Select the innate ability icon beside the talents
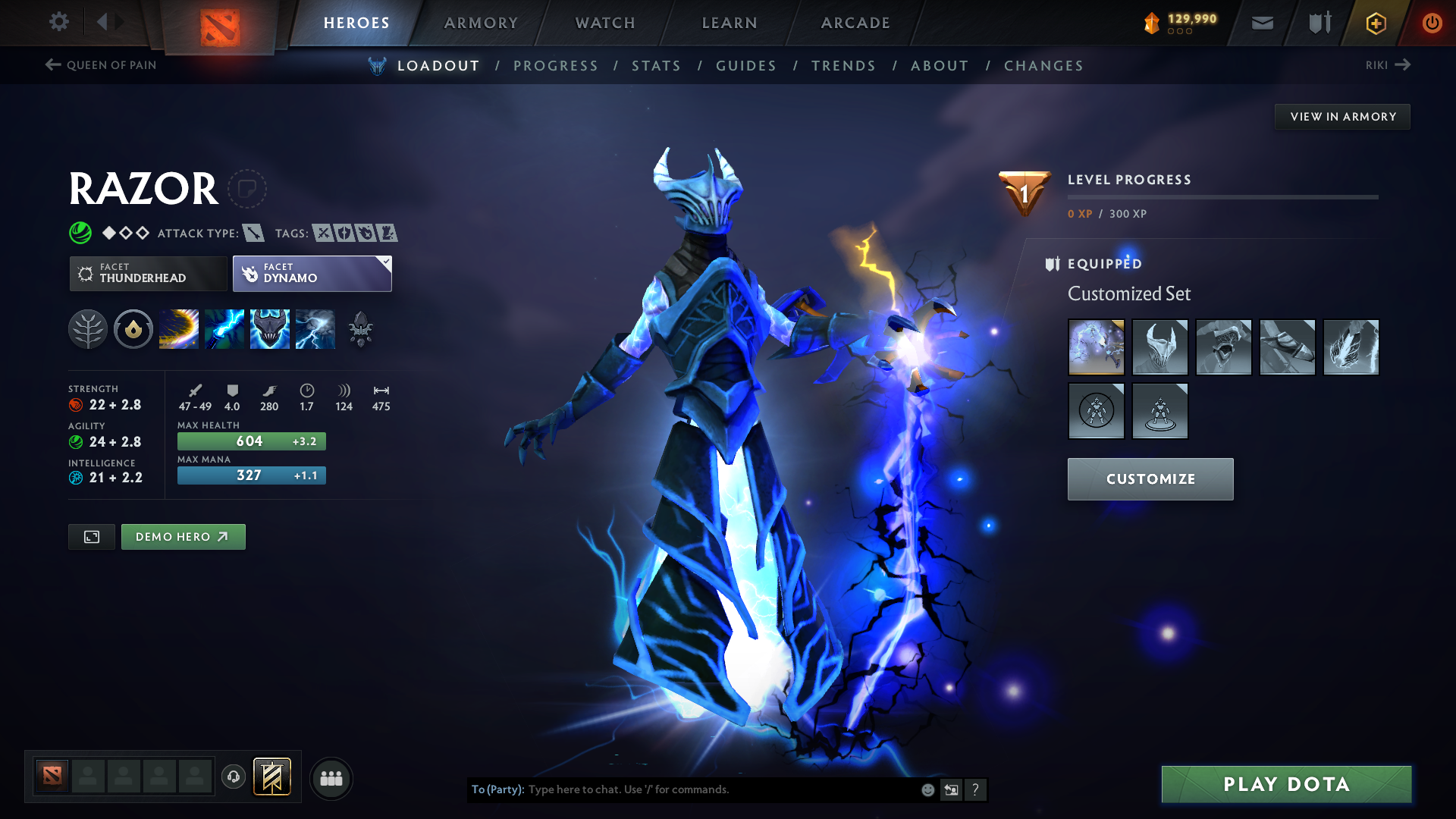The image size is (1456, 819). tap(133, 329)
